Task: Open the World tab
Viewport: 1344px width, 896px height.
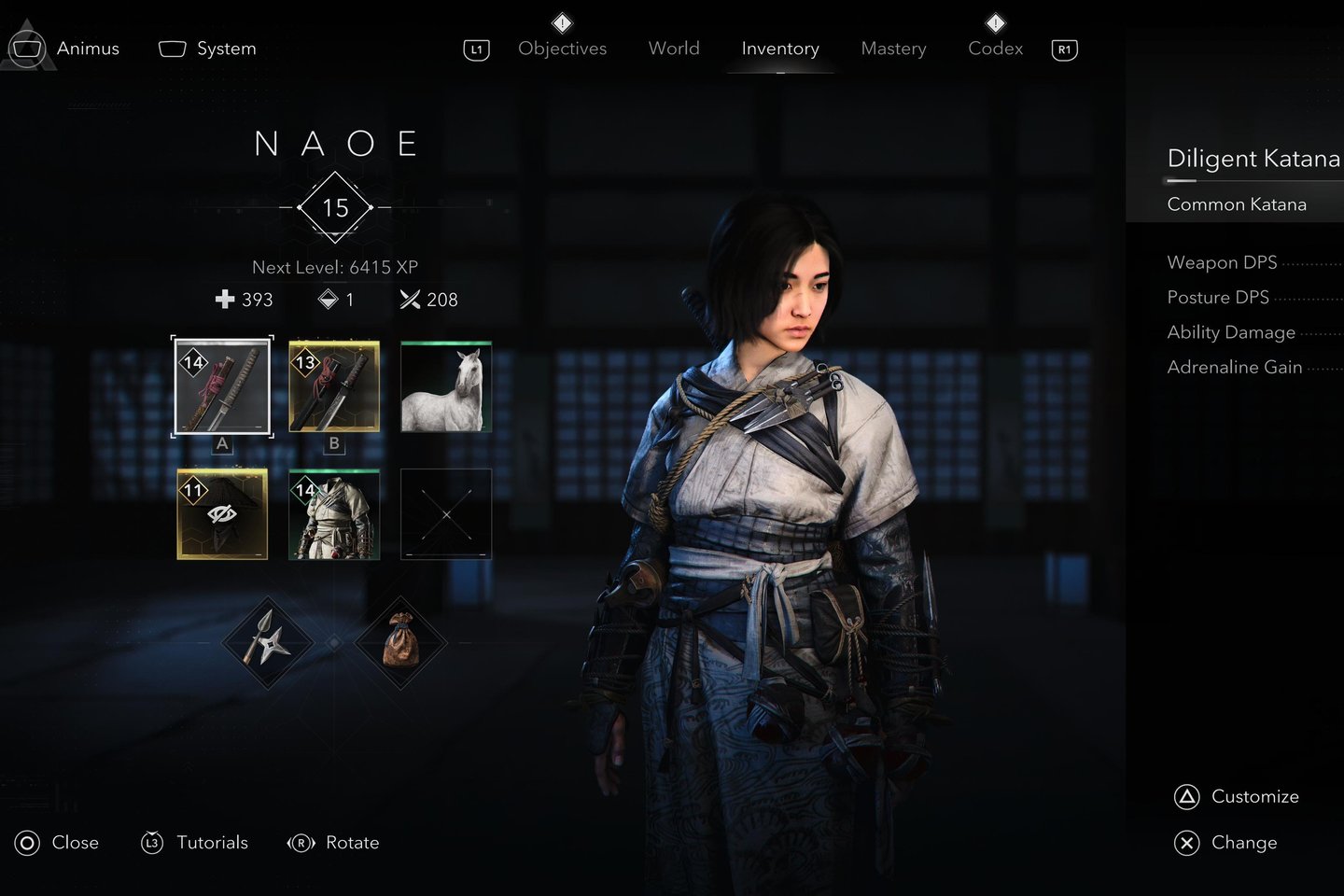Action: coord(674,49)
